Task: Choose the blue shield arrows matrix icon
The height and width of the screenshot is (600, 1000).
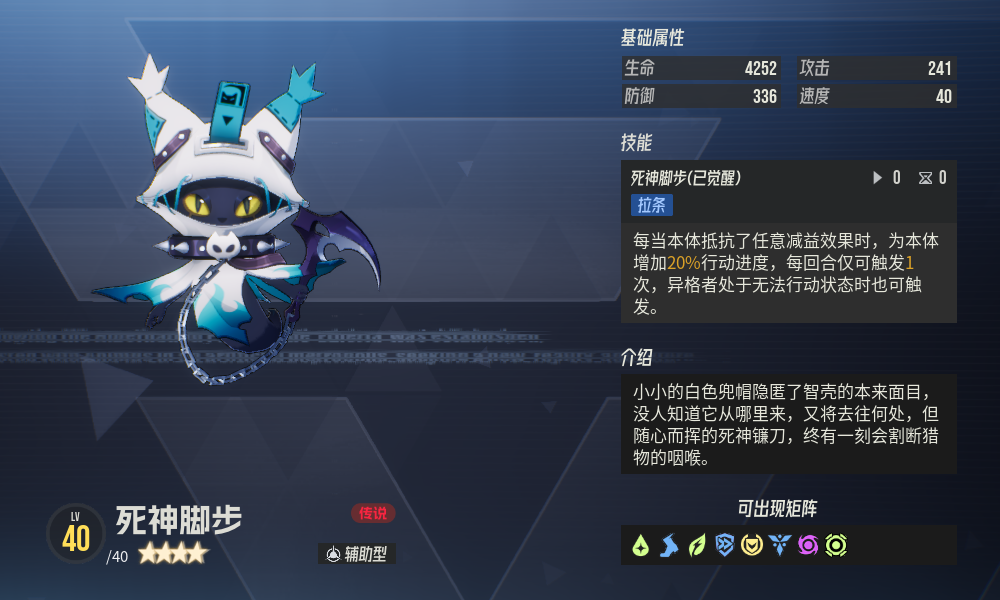Action: coord(725,546)
